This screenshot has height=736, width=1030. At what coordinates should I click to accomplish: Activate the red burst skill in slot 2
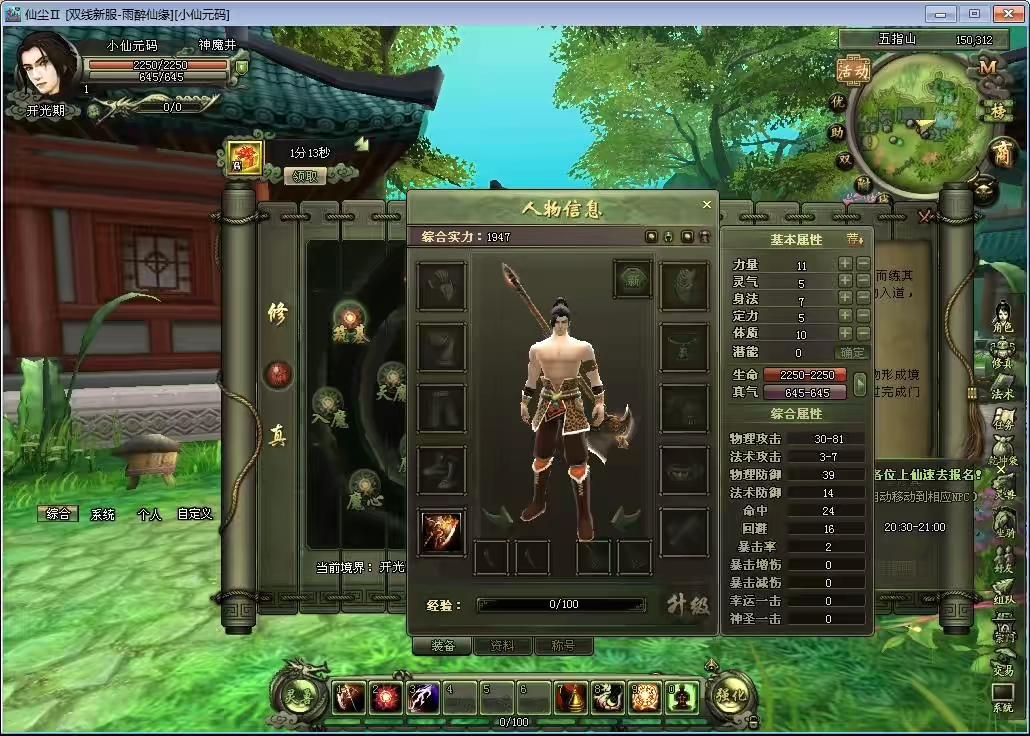tap(386, 699)
